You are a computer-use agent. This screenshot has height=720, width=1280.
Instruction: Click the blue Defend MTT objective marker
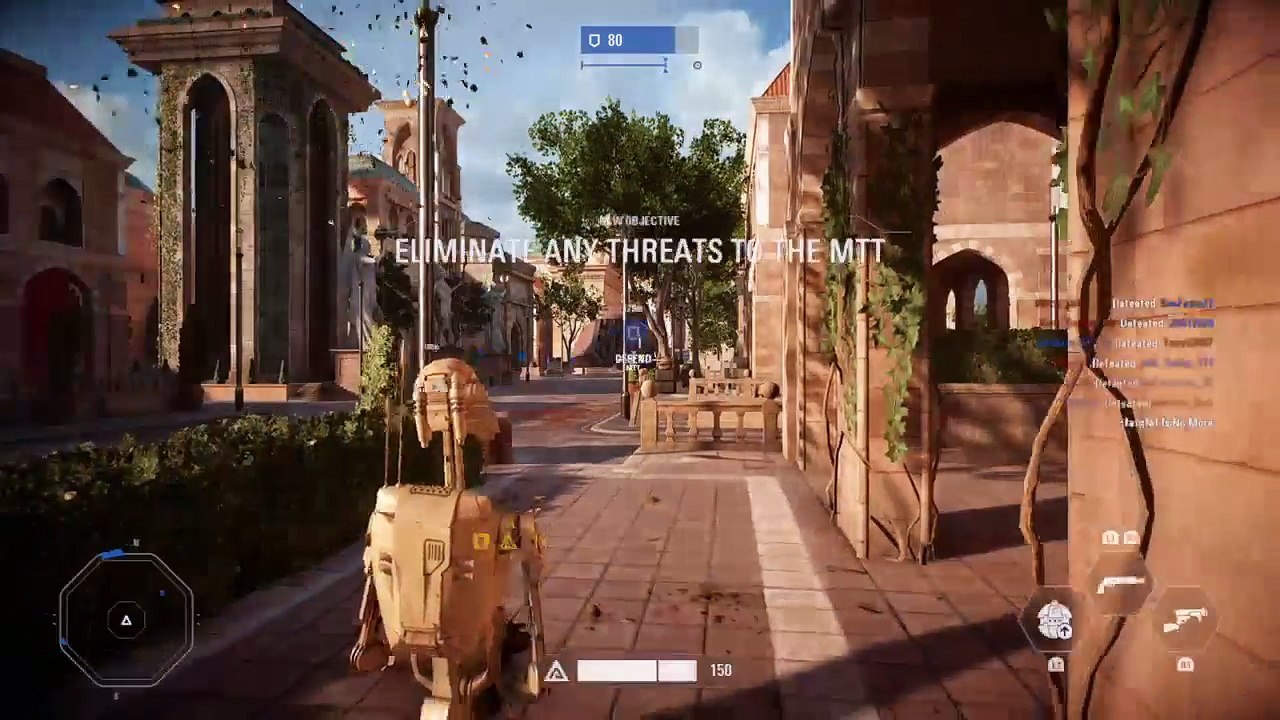point(633,334)
